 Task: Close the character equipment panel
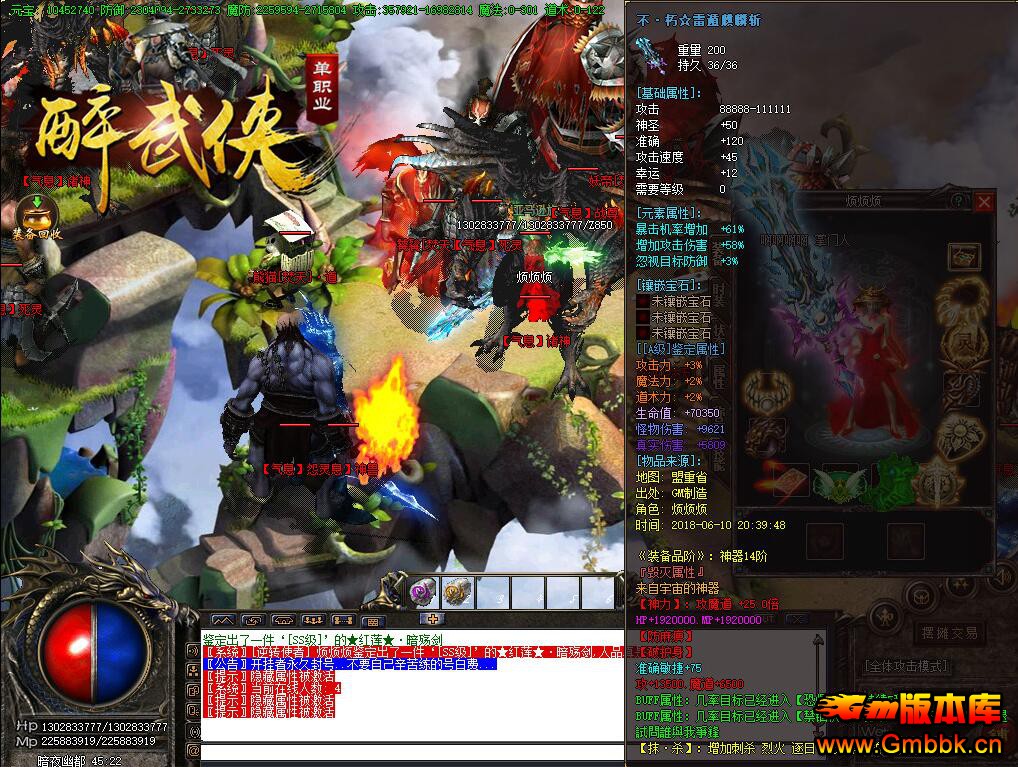[x=984, y=202]
